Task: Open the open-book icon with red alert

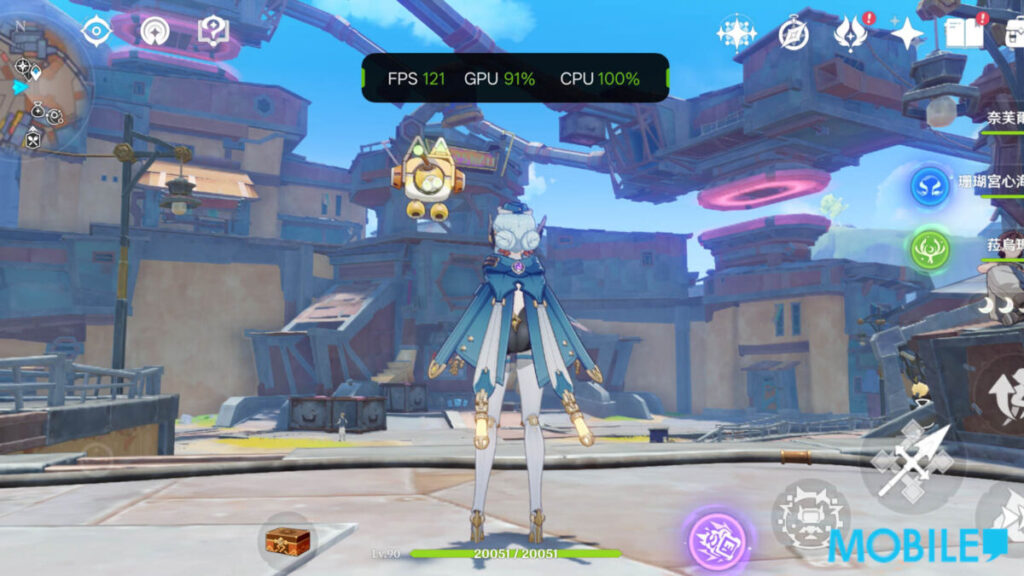Action: (963, 33)
